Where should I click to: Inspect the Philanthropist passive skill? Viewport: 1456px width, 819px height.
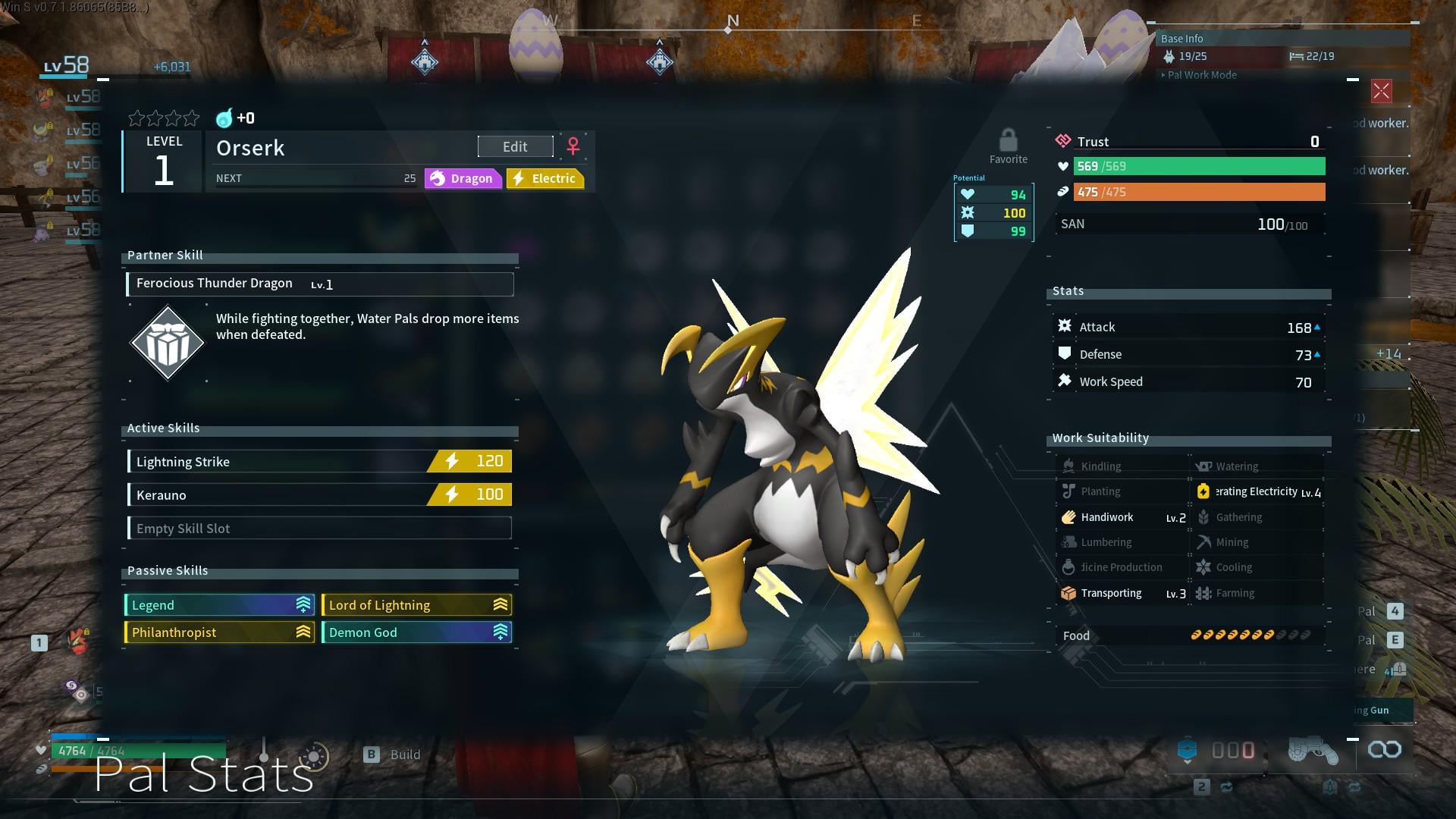pyautogui.click(x=219, y=632)
